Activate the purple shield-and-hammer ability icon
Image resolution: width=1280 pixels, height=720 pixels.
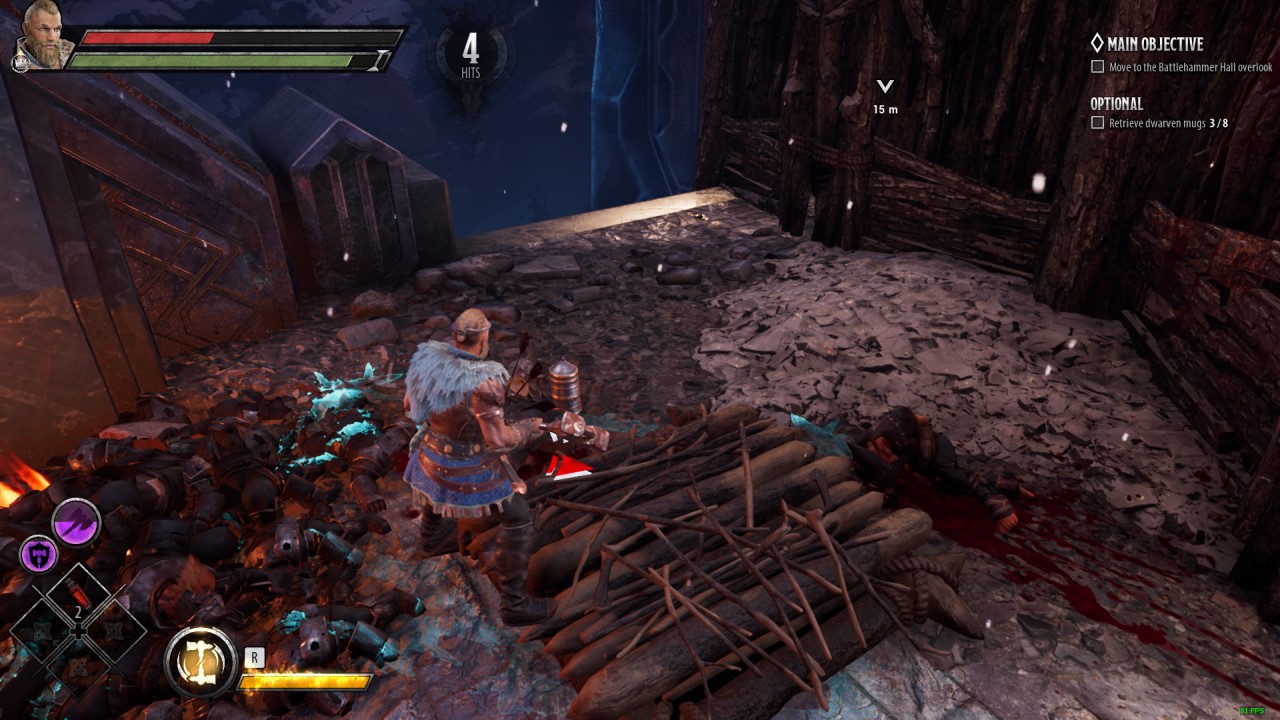[x=38, y=553]
